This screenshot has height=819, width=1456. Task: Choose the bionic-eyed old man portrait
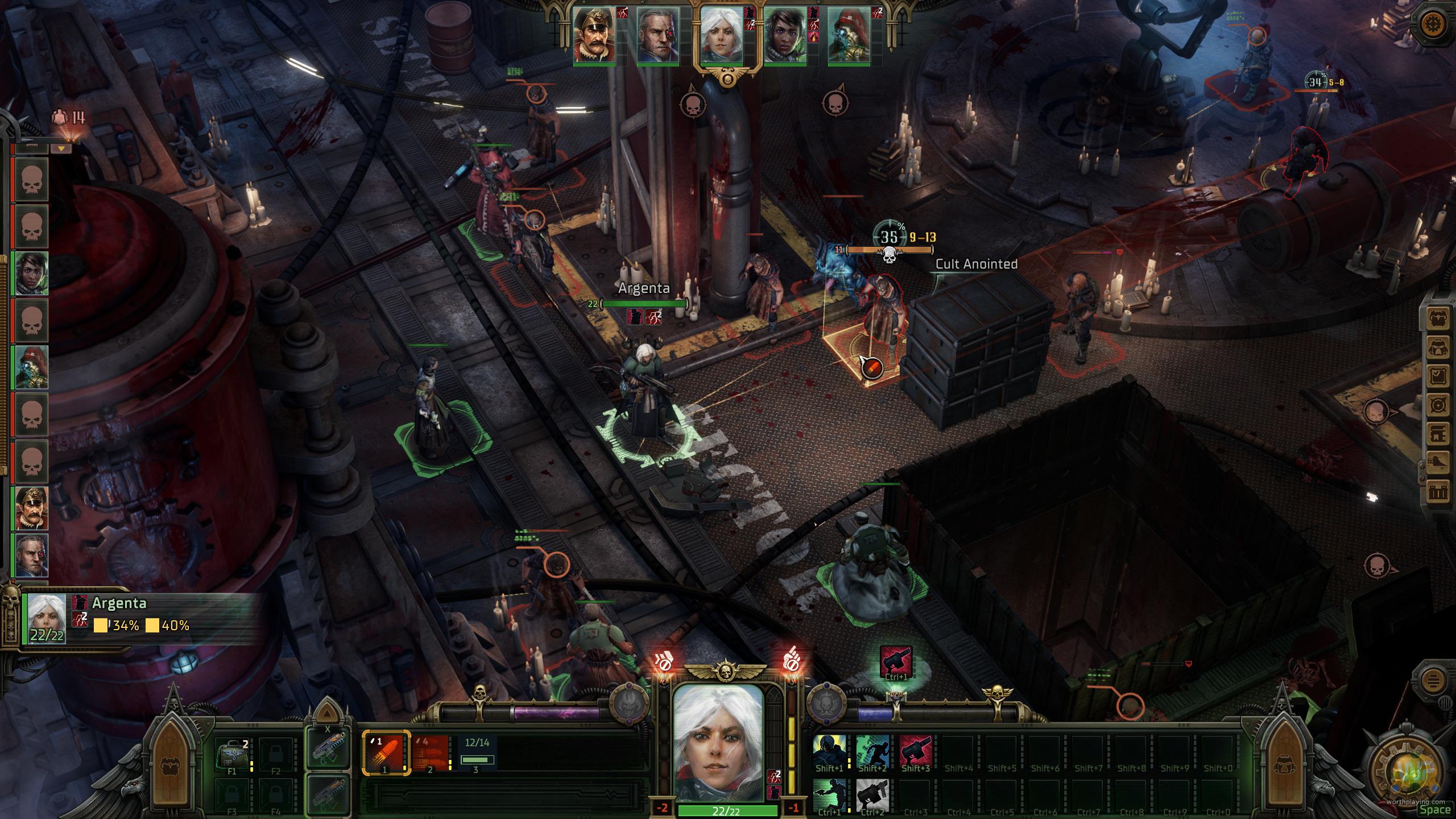pyautogui.click(x=657, y=35)
